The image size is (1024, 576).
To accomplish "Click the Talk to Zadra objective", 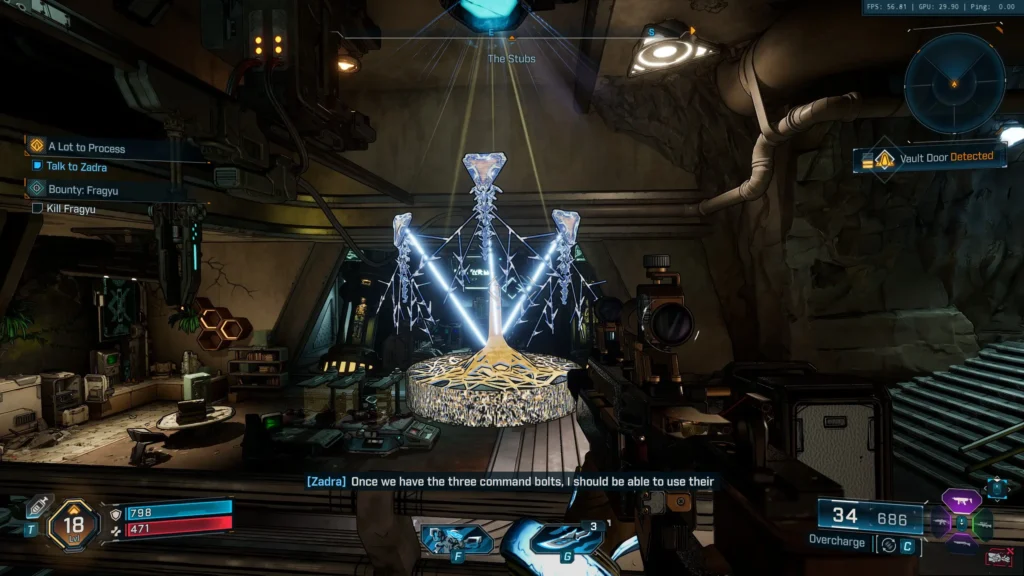I will pyautogui.click(x=76, y=167).
